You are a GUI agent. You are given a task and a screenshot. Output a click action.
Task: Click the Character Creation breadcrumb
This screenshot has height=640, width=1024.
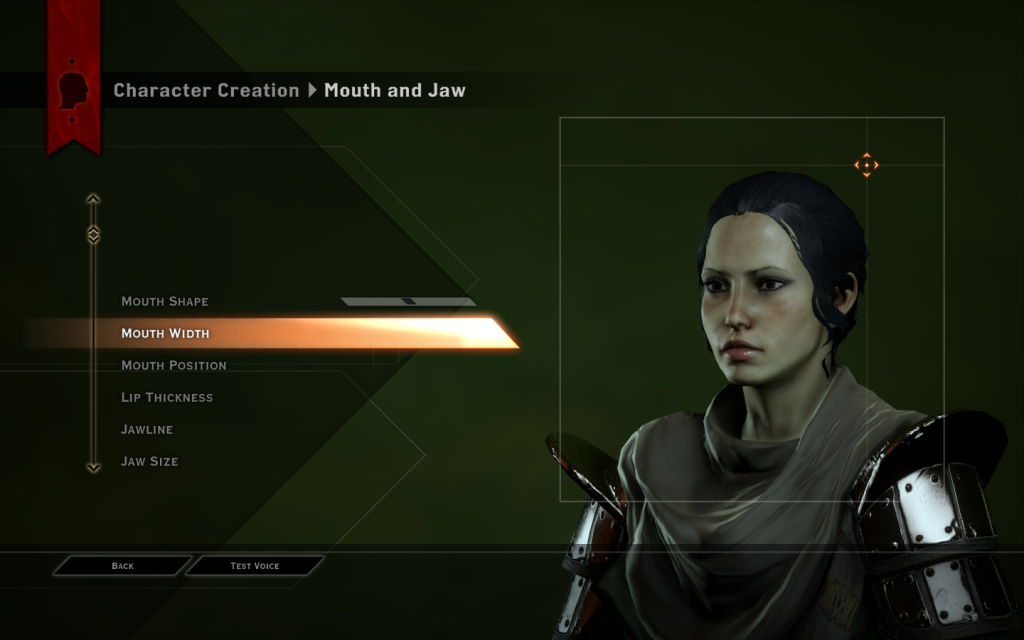(x=206, y=90)
